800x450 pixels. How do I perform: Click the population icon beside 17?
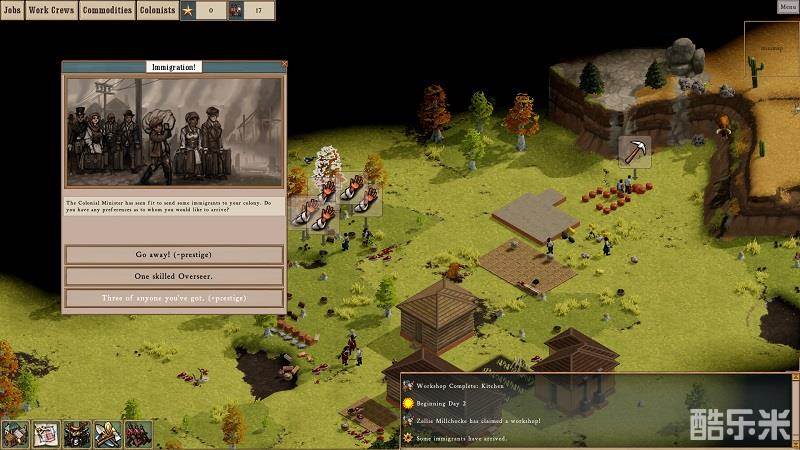coord(236,11)
